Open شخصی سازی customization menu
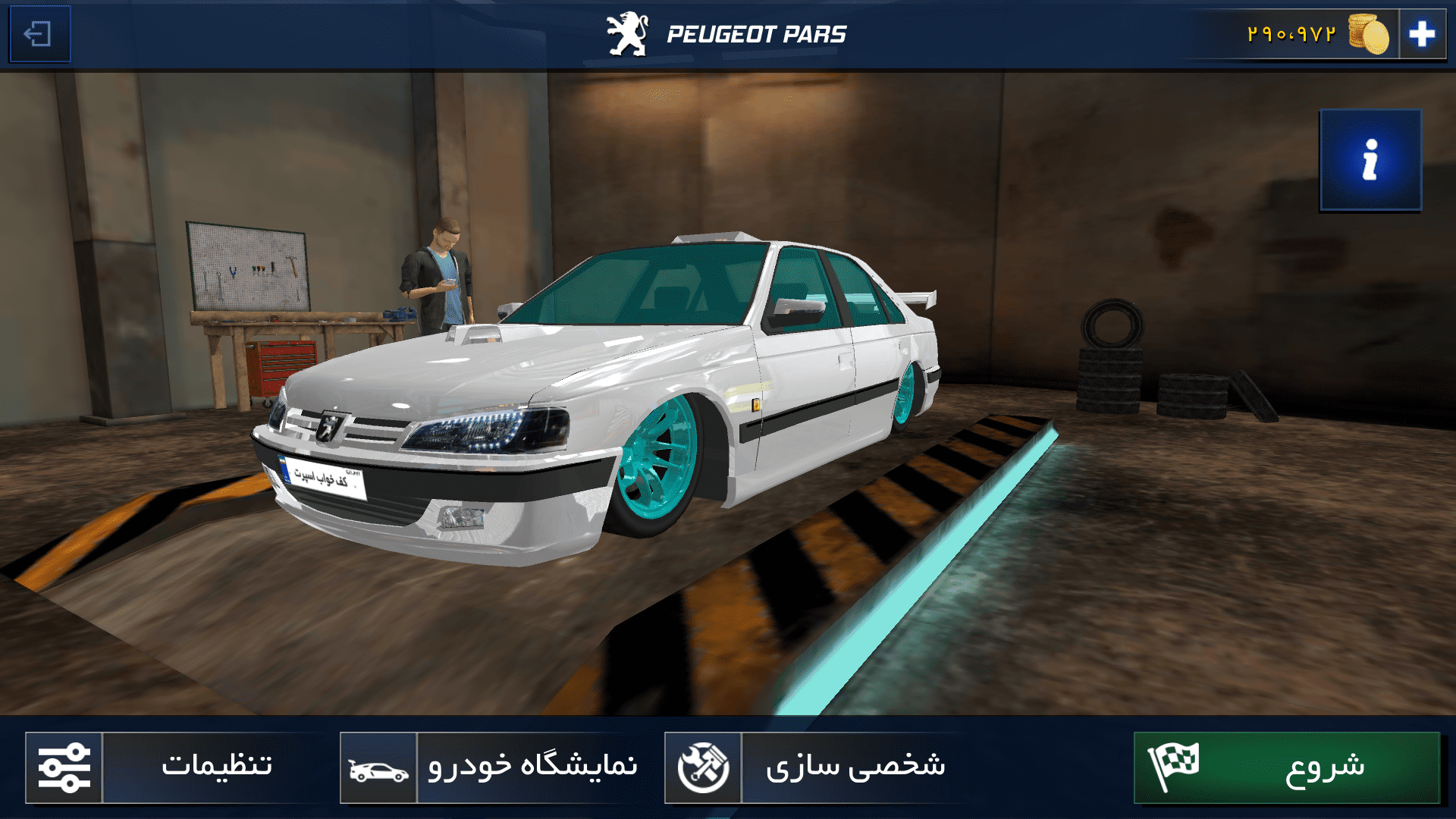 click(857, 769)
